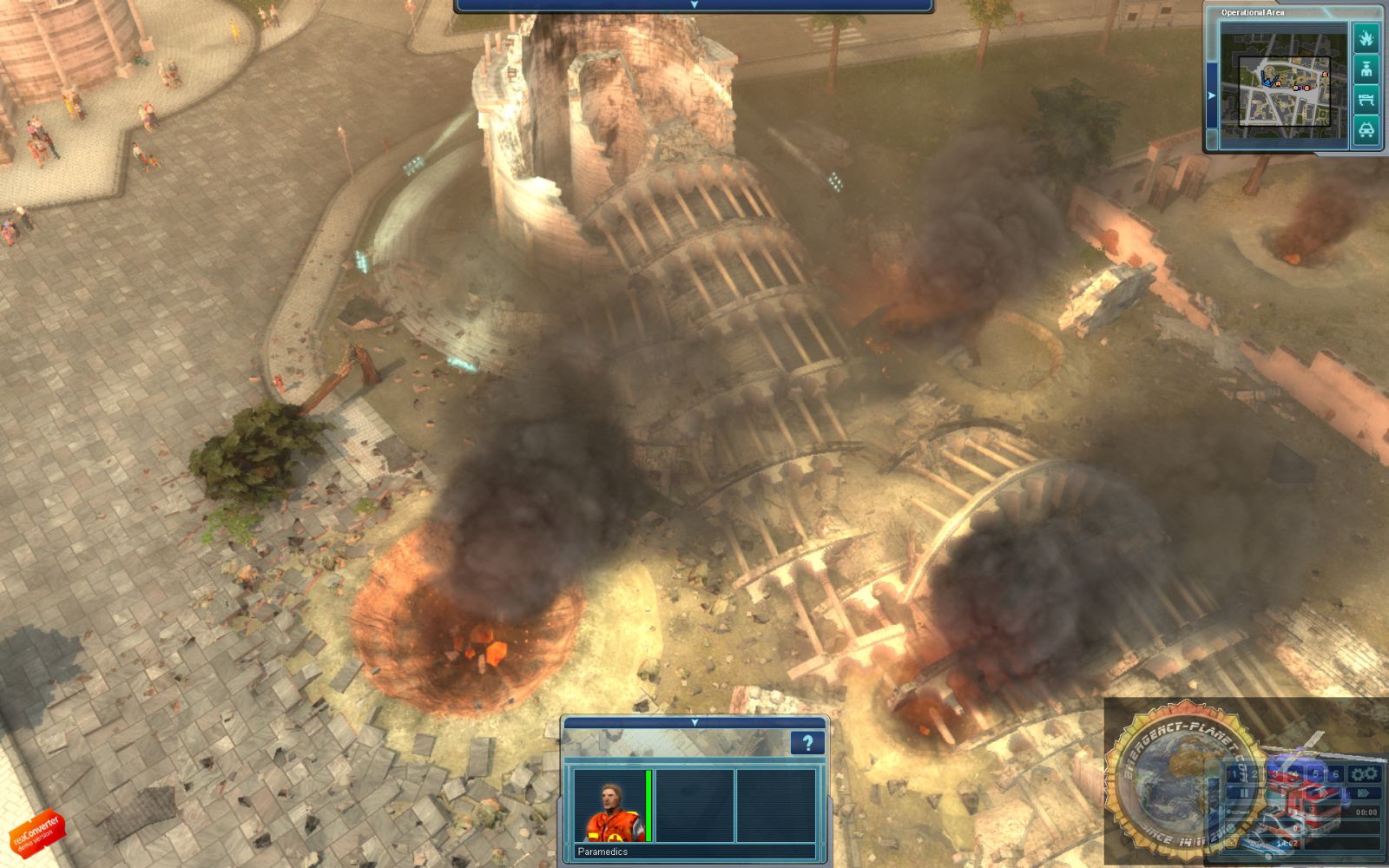Show vehicles with the car icon
1389x868 pixels.
tap(1366, 130)
